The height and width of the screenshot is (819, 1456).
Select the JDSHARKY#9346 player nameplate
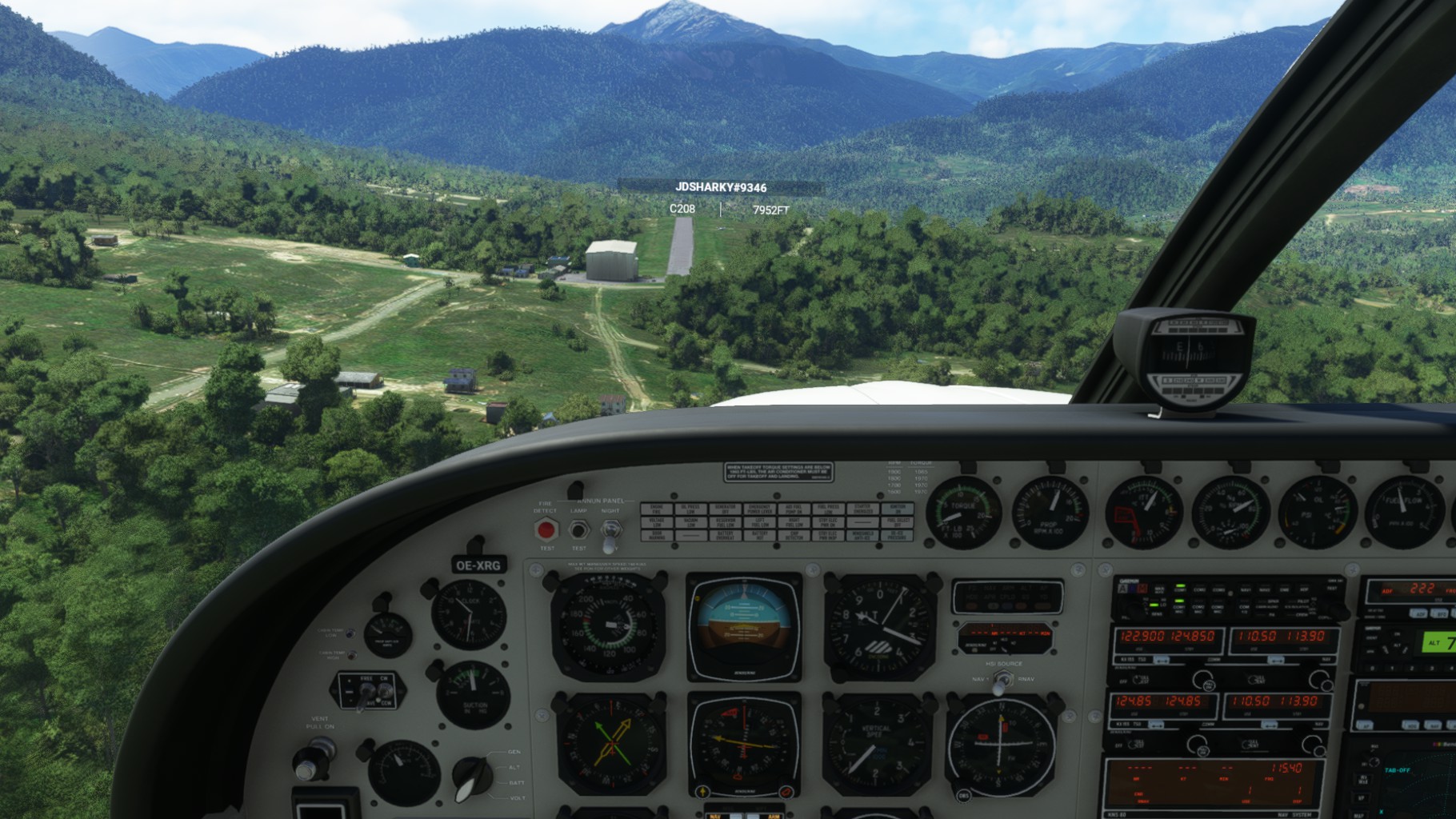point(720,187)
